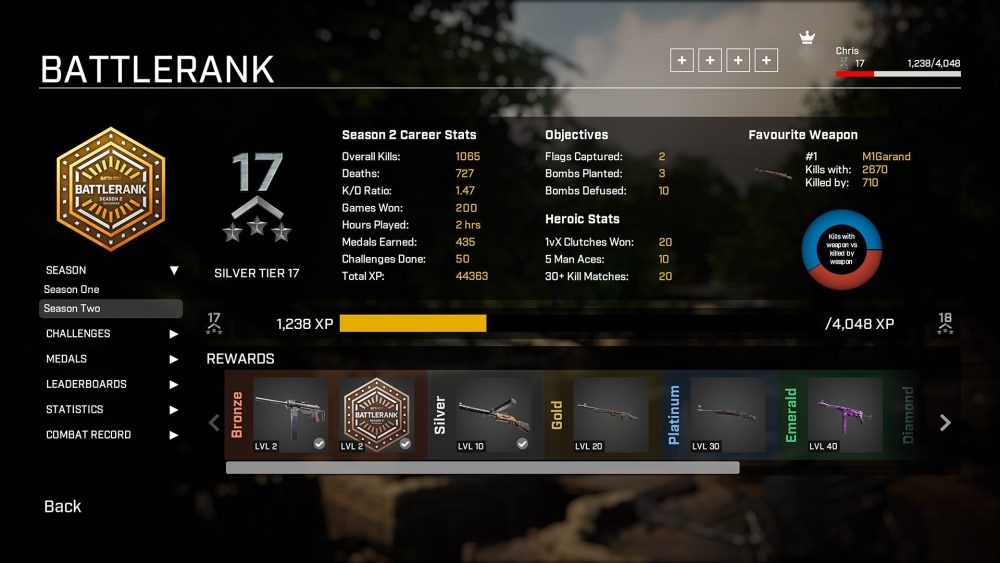Select Season One

(72, 289)
